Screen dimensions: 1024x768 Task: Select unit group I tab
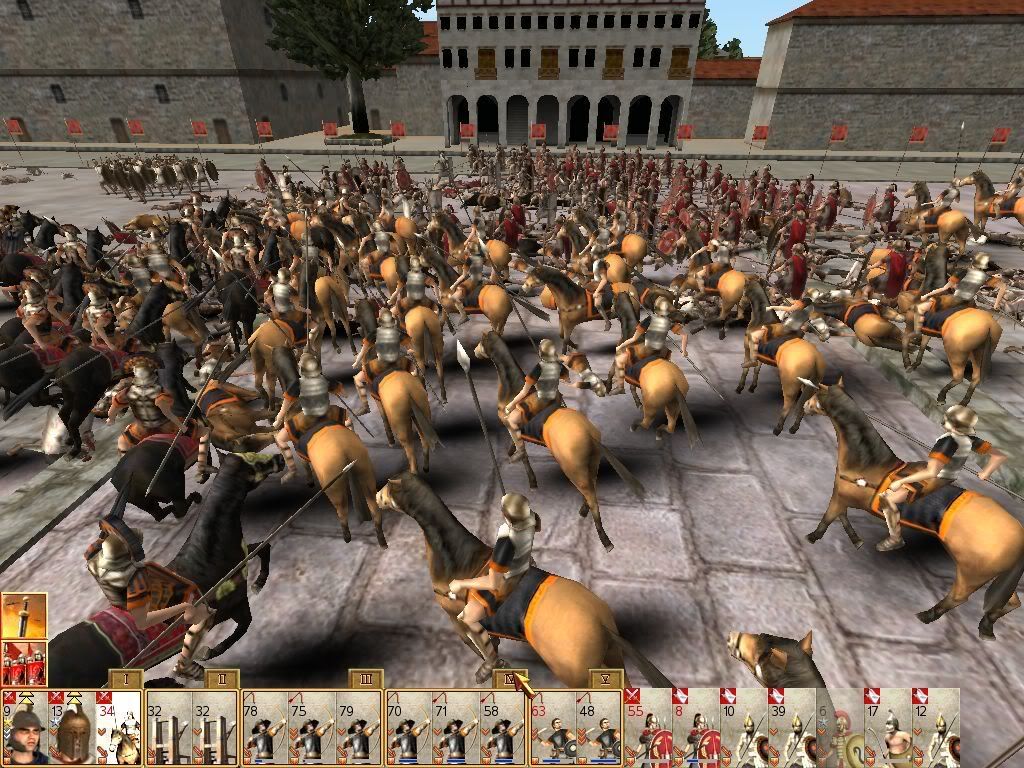(x=125, y=680)
